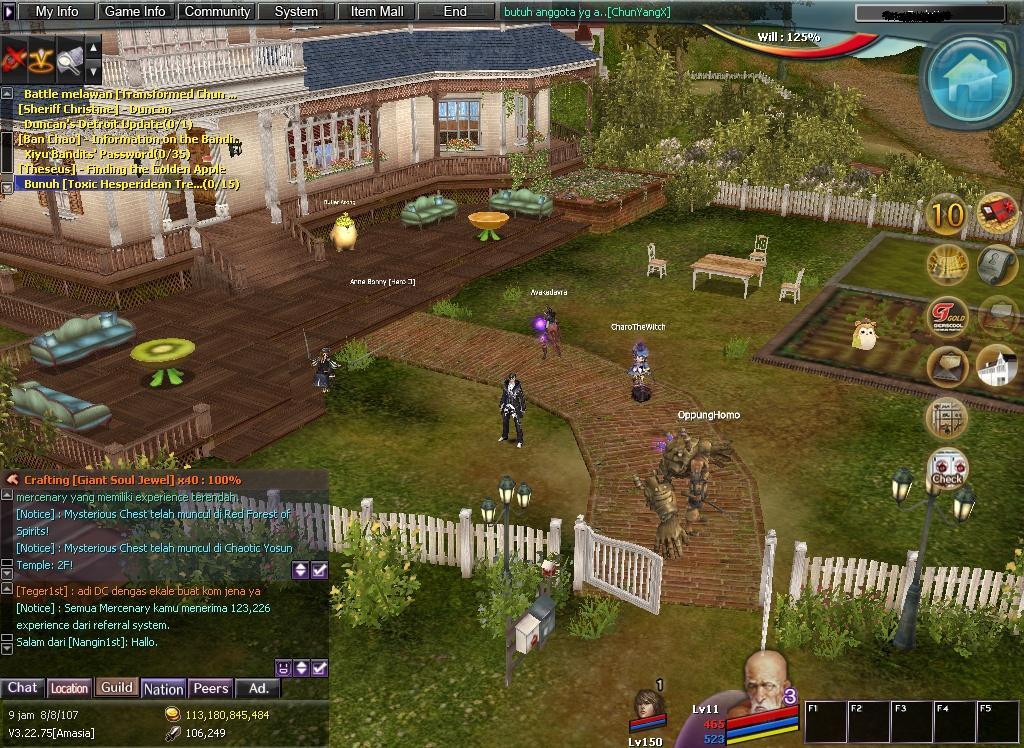Open the System menu
This screenshot has width=1024, height=748.
(x=296, y=12)
